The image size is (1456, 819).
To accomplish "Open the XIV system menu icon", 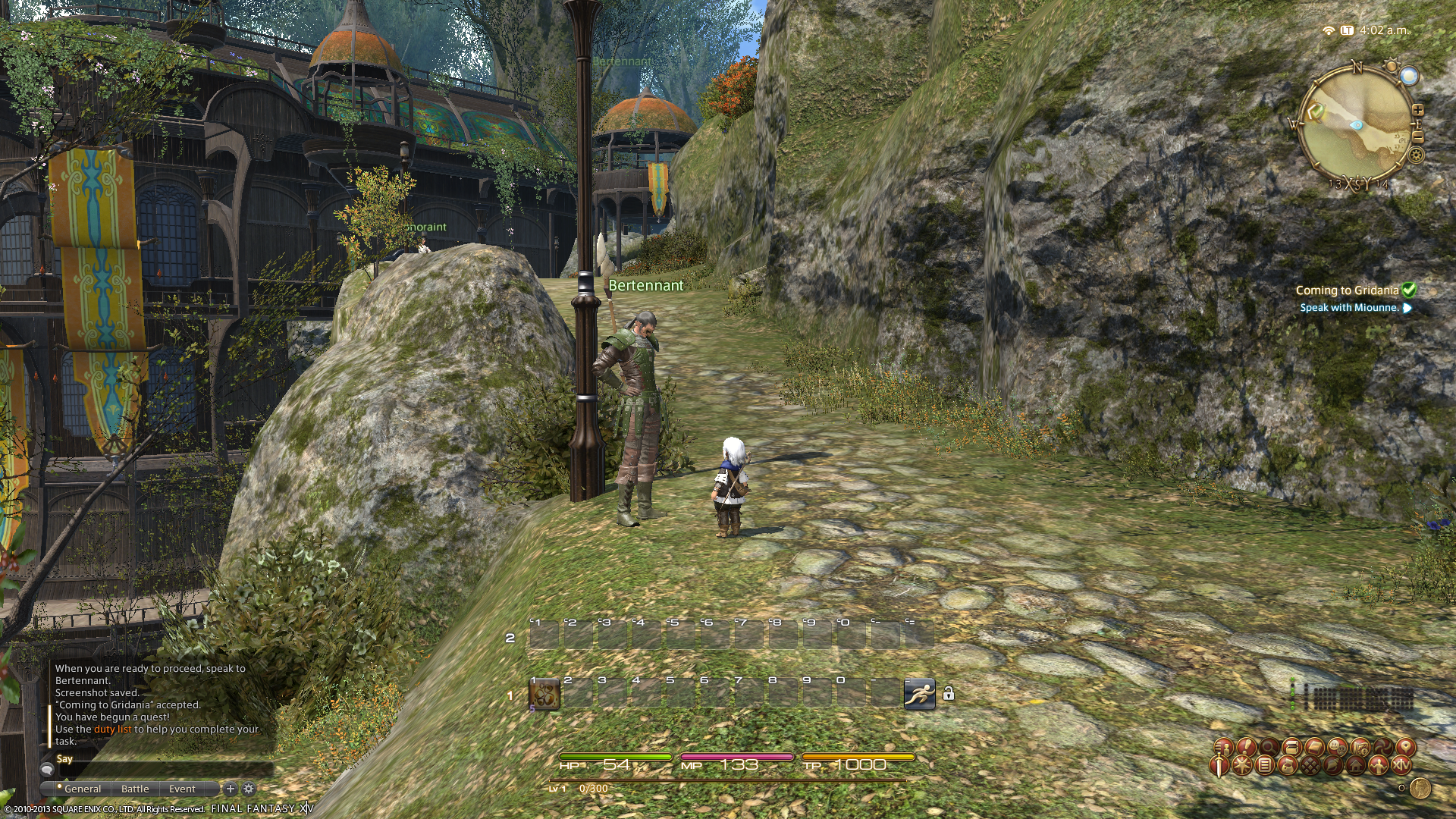I will [1401, 765].
